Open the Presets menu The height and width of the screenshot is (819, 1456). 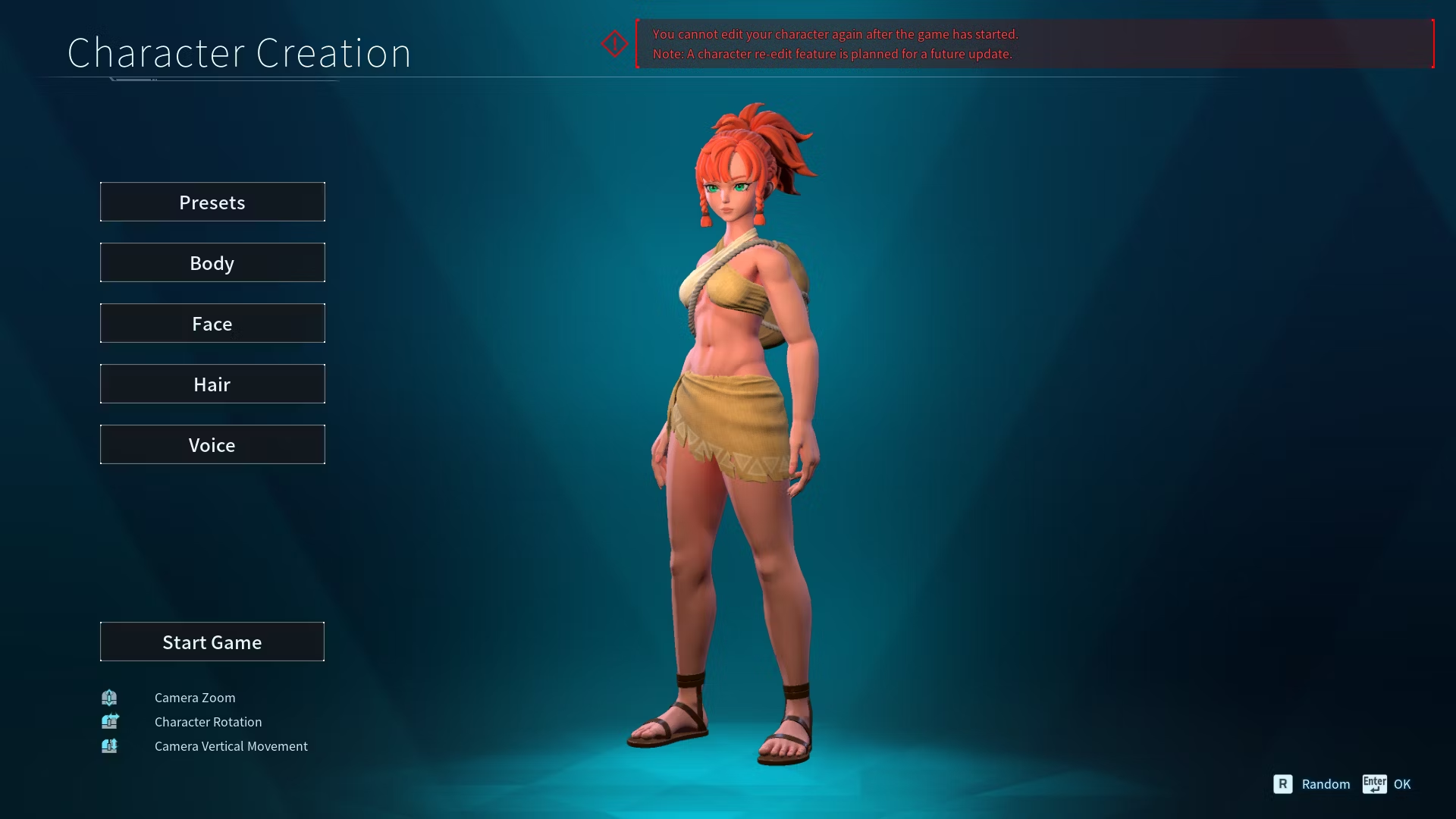tap(212, 202)
